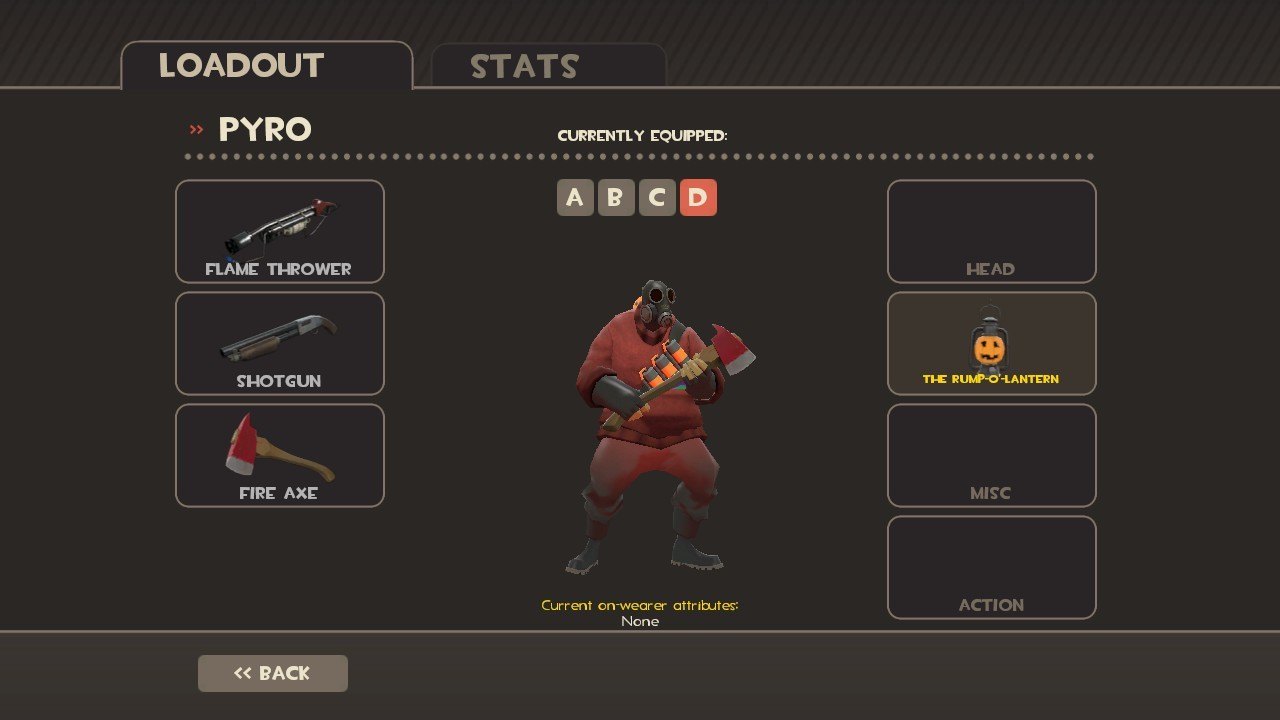The image size is (1280, 720).
Task: Choose the Shotgun secondary slot
Action: coord(280,344)
